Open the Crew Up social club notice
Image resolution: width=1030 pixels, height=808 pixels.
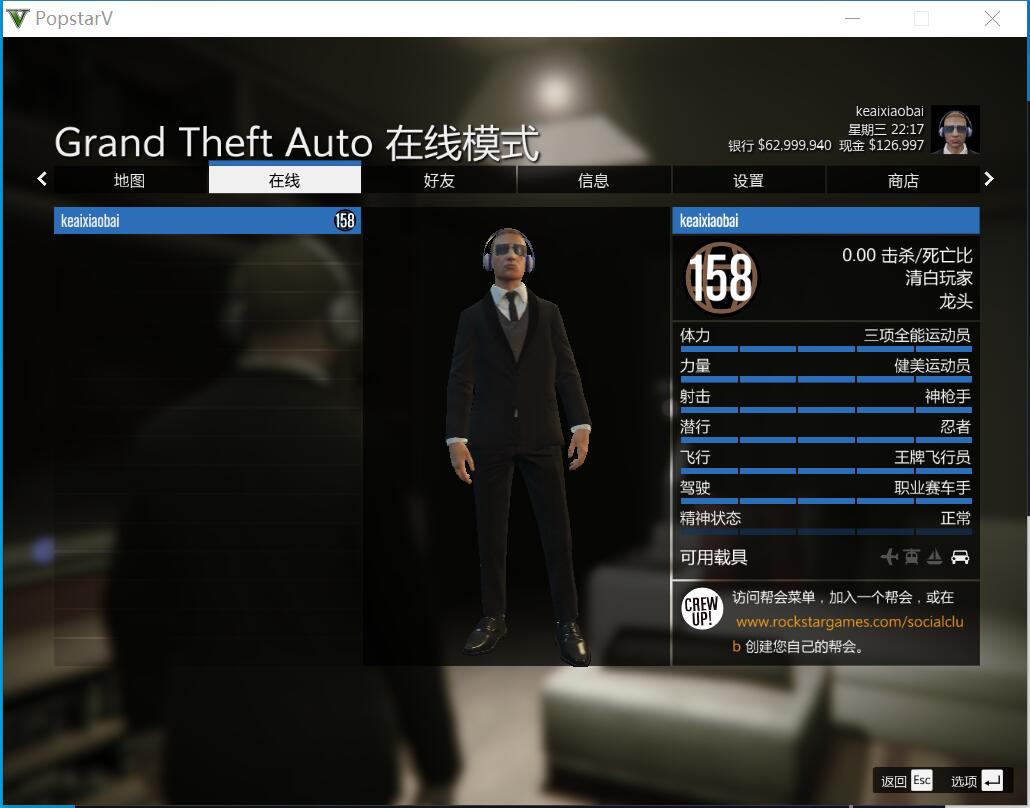[x=826, y=622]
